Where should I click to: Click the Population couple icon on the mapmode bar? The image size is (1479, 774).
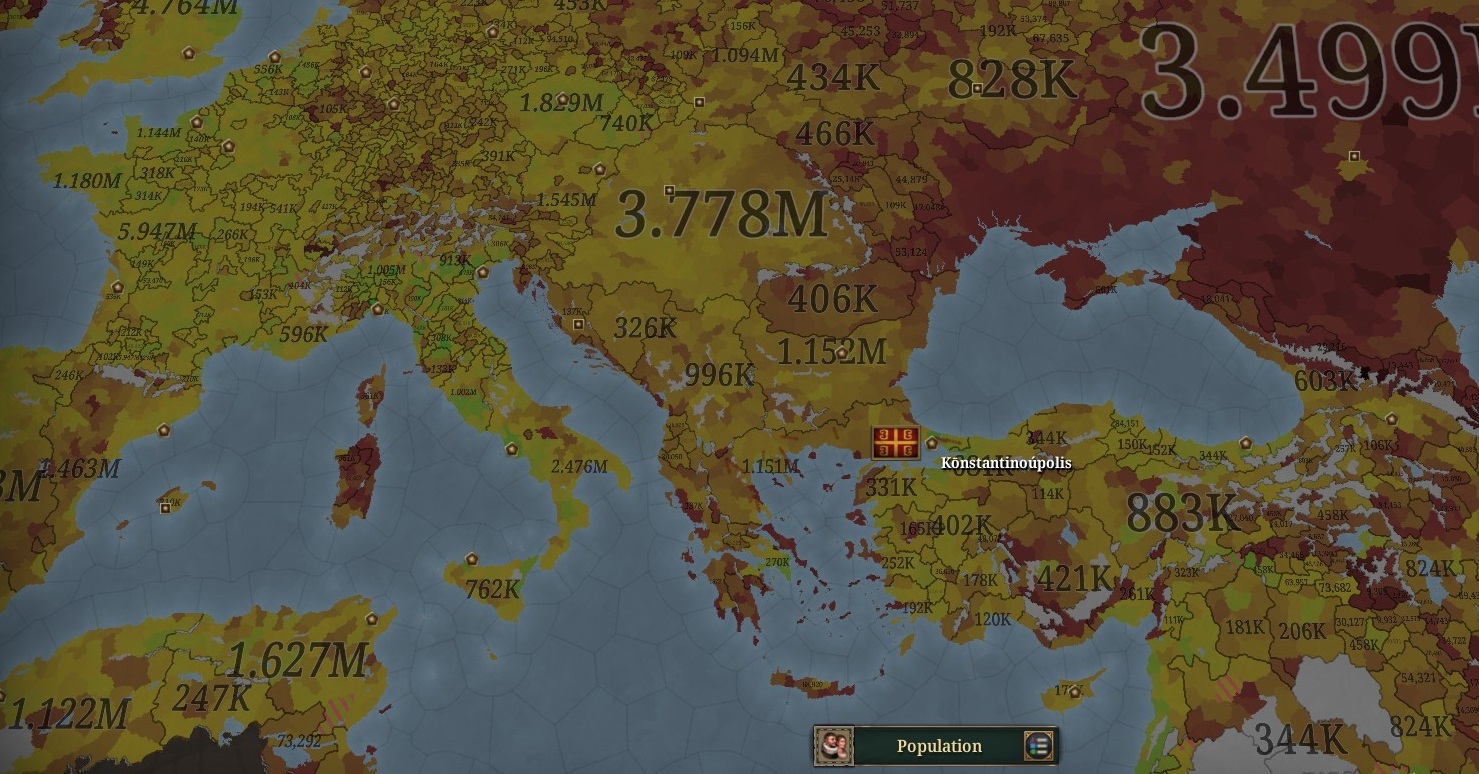click(836, 745)
